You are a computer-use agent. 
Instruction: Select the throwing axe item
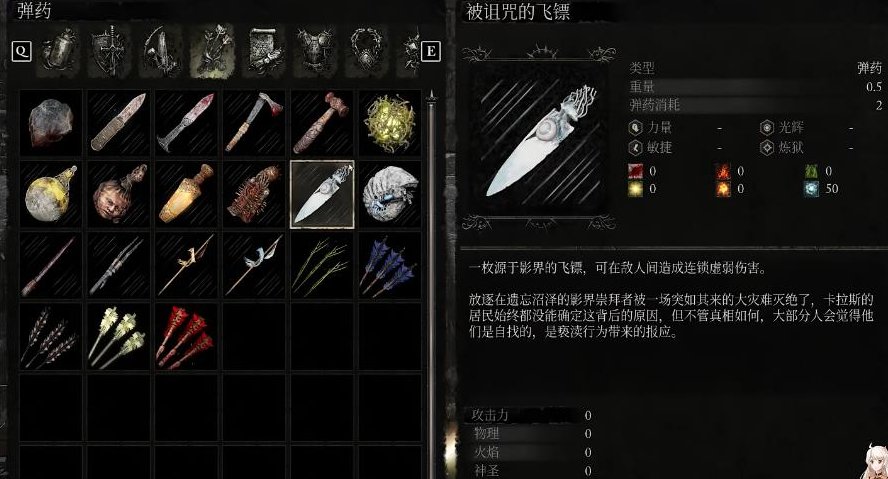(x=254, y=124)
